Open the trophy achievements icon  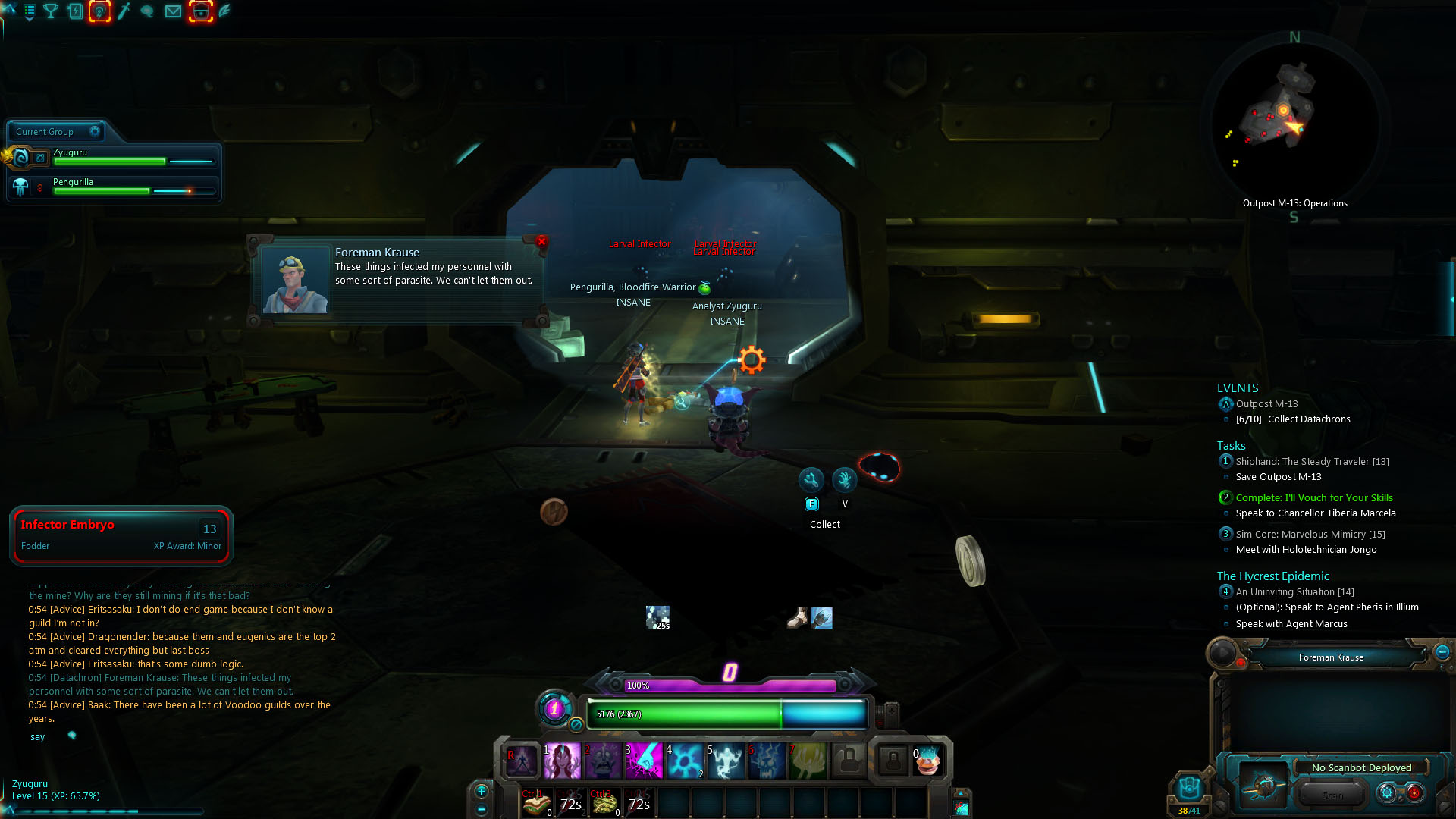(51, 11)
